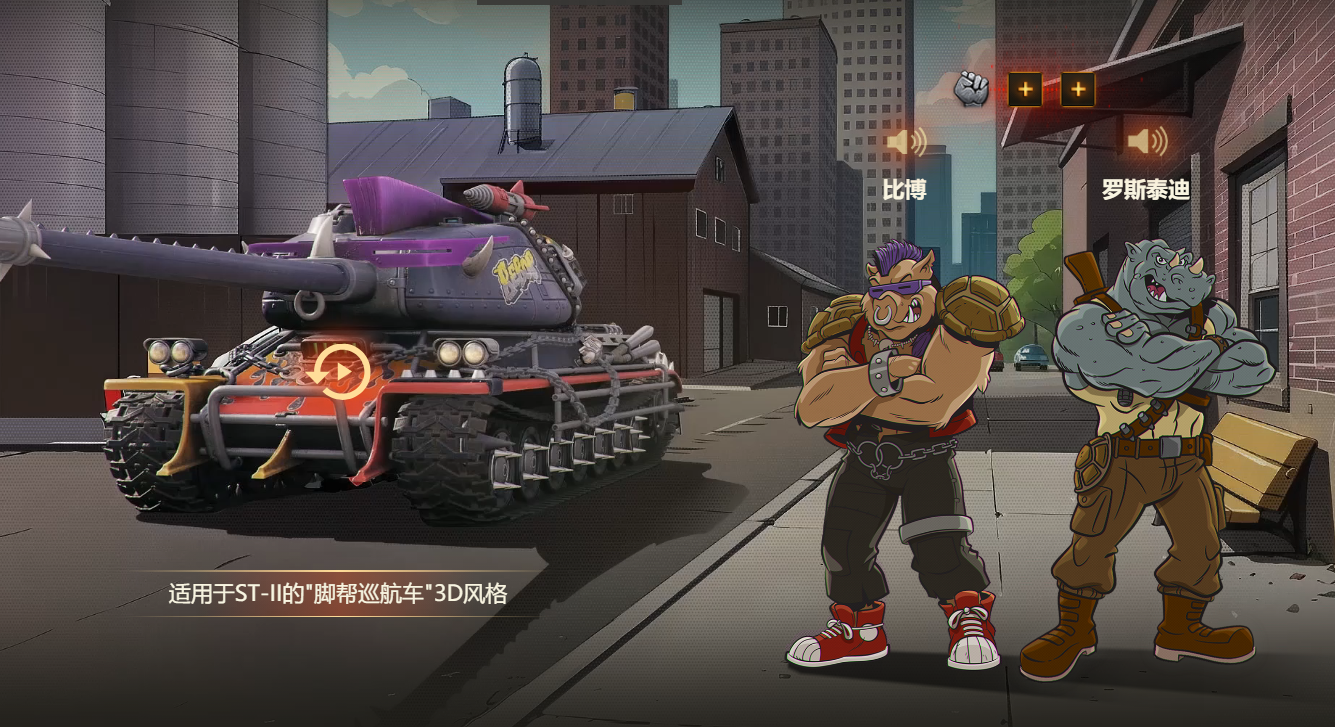Screen dimensions: 1335x727
Task: Play Bebop's (比博) voice sample
Action: [x=905, y=142]
